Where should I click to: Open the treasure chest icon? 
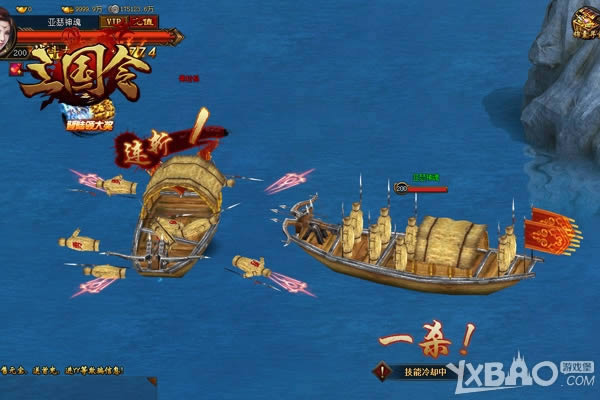585,21
